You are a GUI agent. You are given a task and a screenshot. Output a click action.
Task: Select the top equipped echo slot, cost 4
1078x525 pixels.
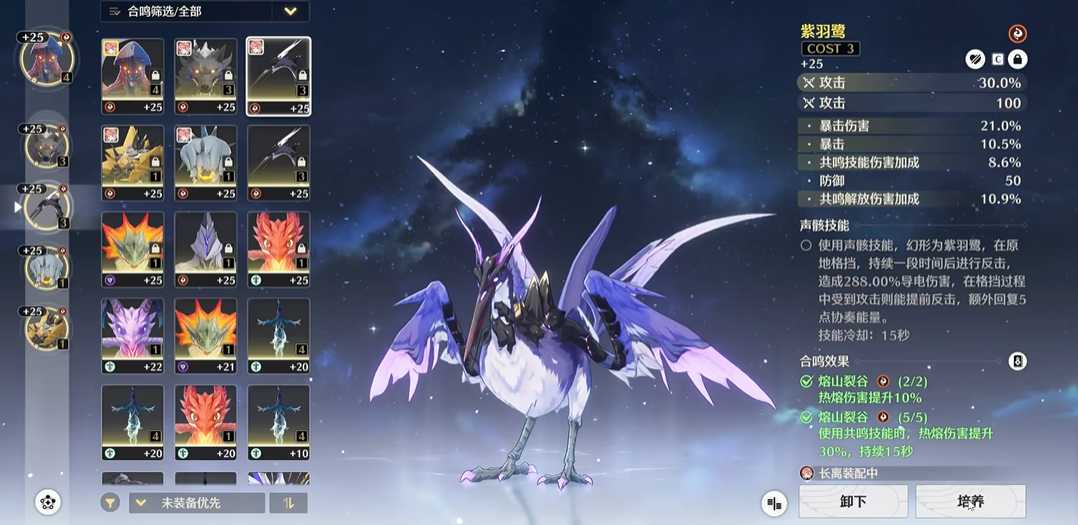pyautogui.click(x=45, y=58)
